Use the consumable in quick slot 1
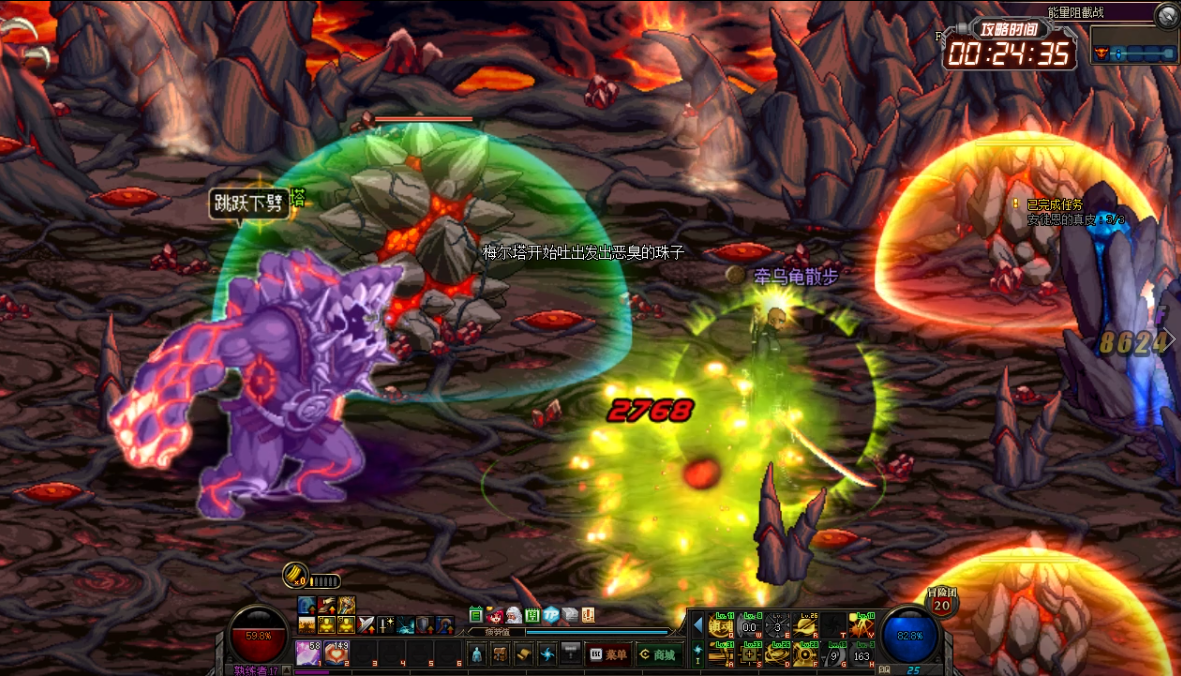 click(x=308, y=653)
